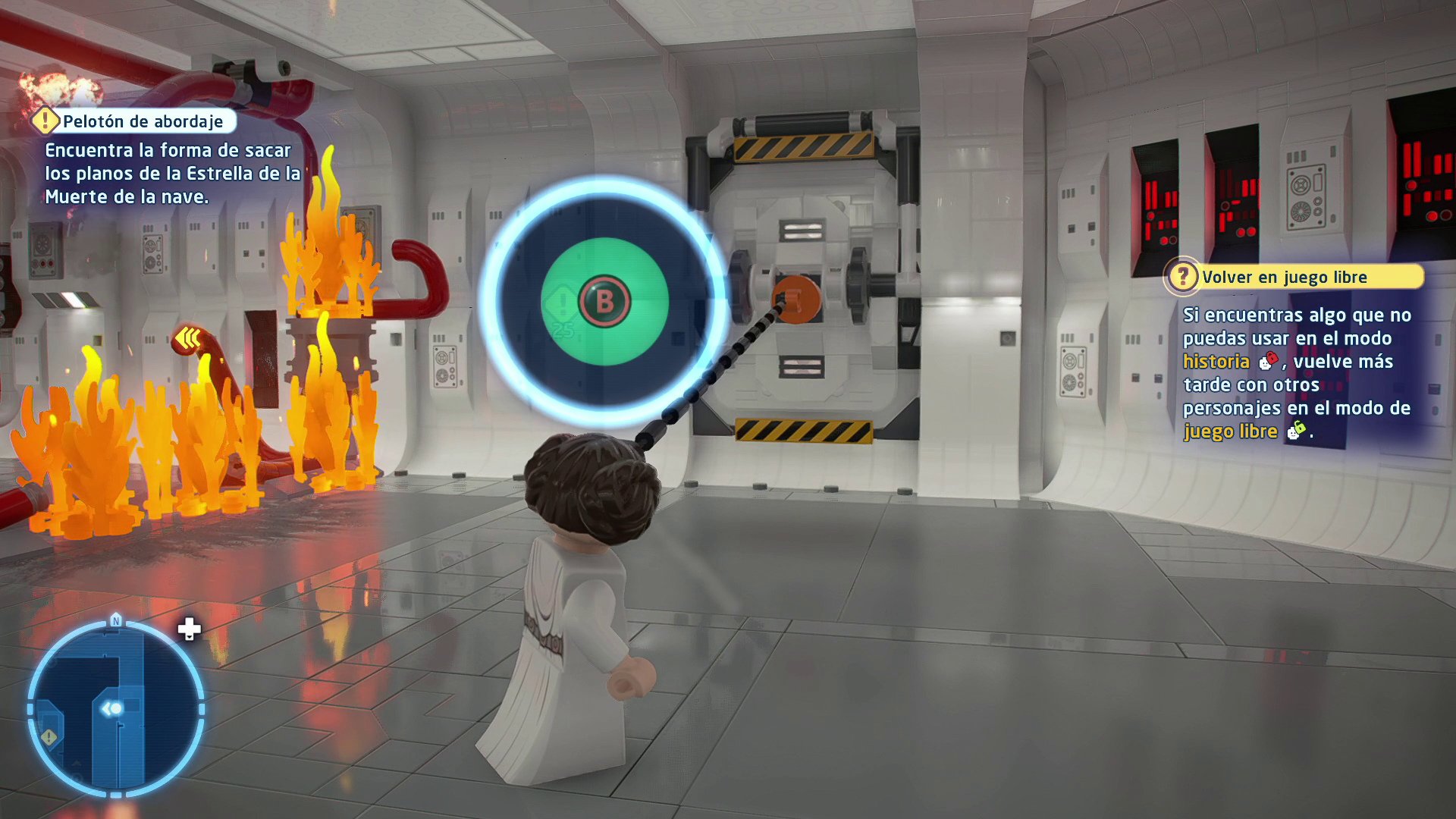Screen dimensions: 1456x819
Task: Click the warning marker on the minimap
Action: click(x=48, y=736)
